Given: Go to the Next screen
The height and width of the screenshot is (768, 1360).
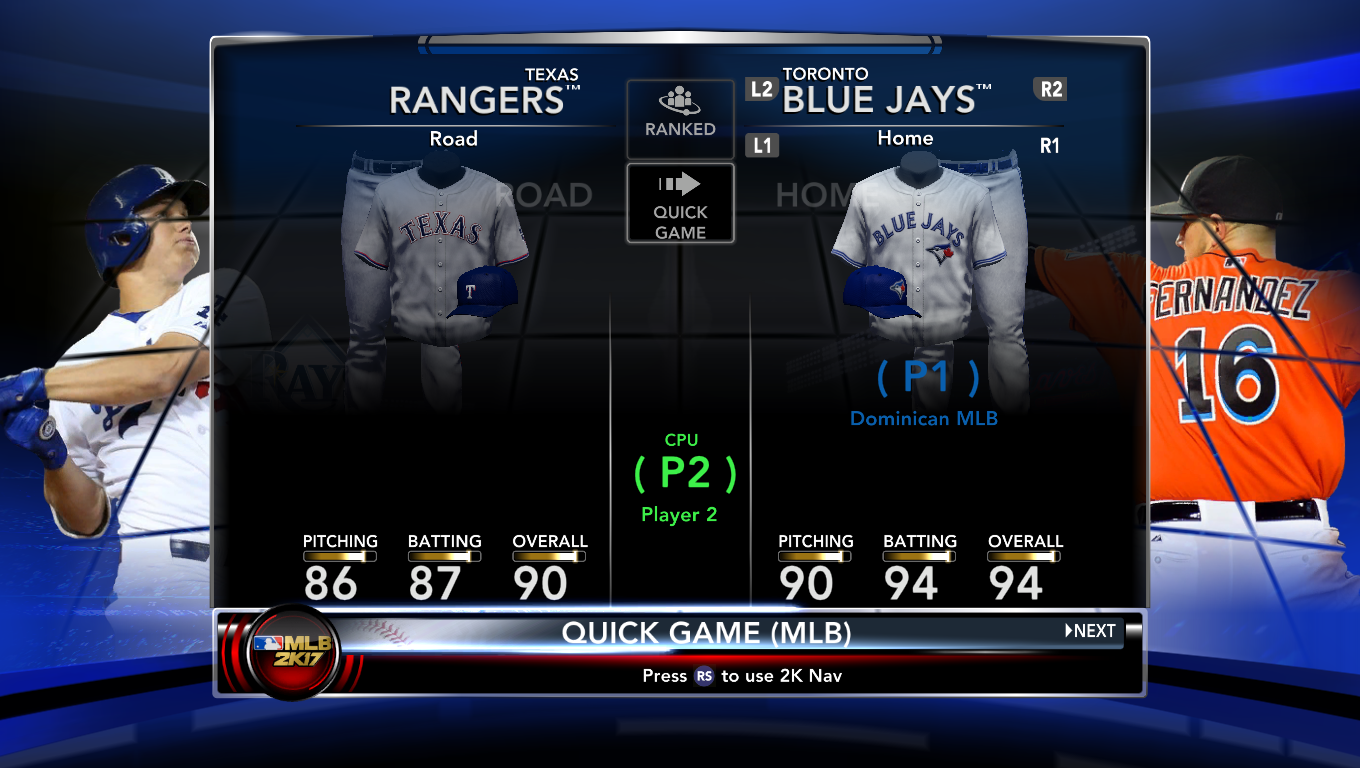Looking at the screenshot, I should pyautogui.click(x=1090, y=631).
